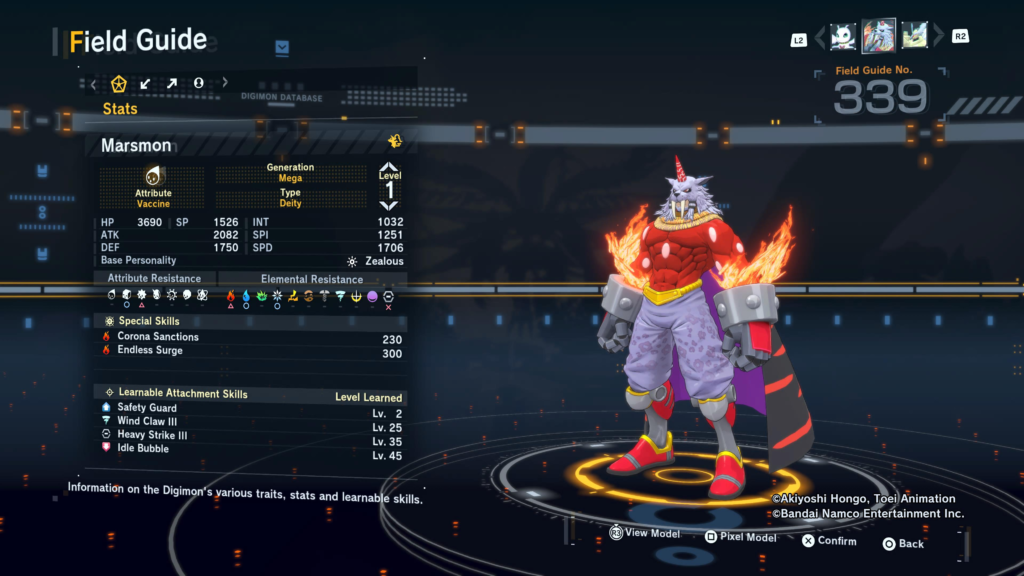Click the Back option
The height and width of the screenshot is (576, 1024).
click(903, 543)
